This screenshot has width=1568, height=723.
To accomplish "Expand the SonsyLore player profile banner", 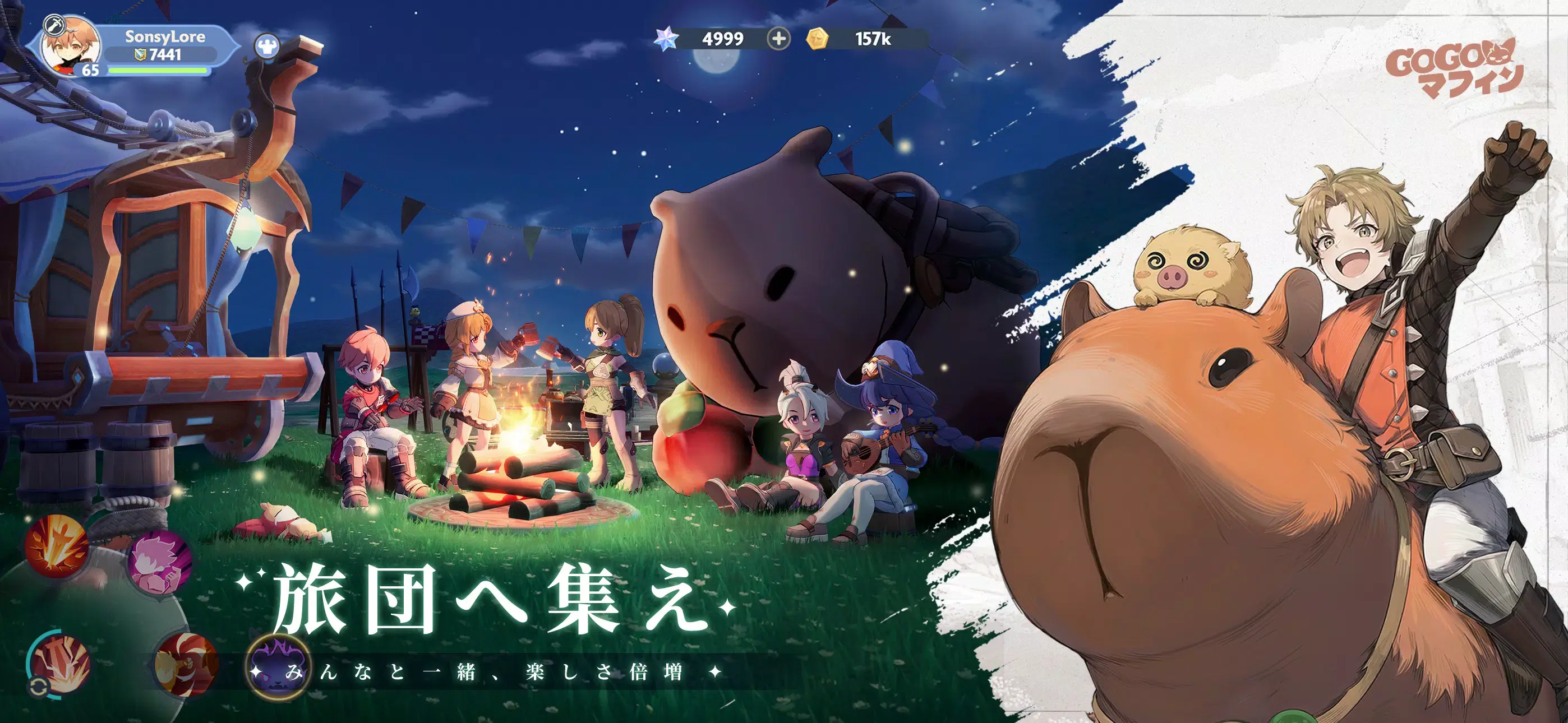I will coord(165,36).
